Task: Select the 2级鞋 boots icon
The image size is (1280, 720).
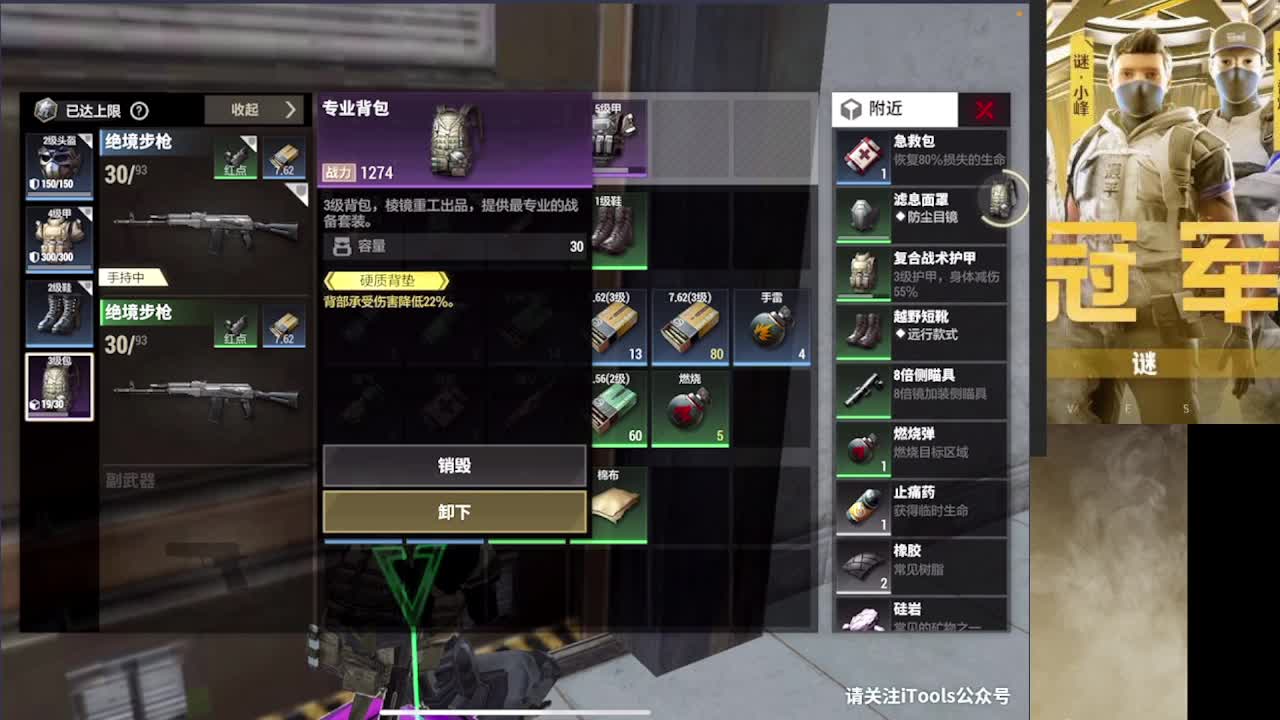Action: (x=57, y=312)
